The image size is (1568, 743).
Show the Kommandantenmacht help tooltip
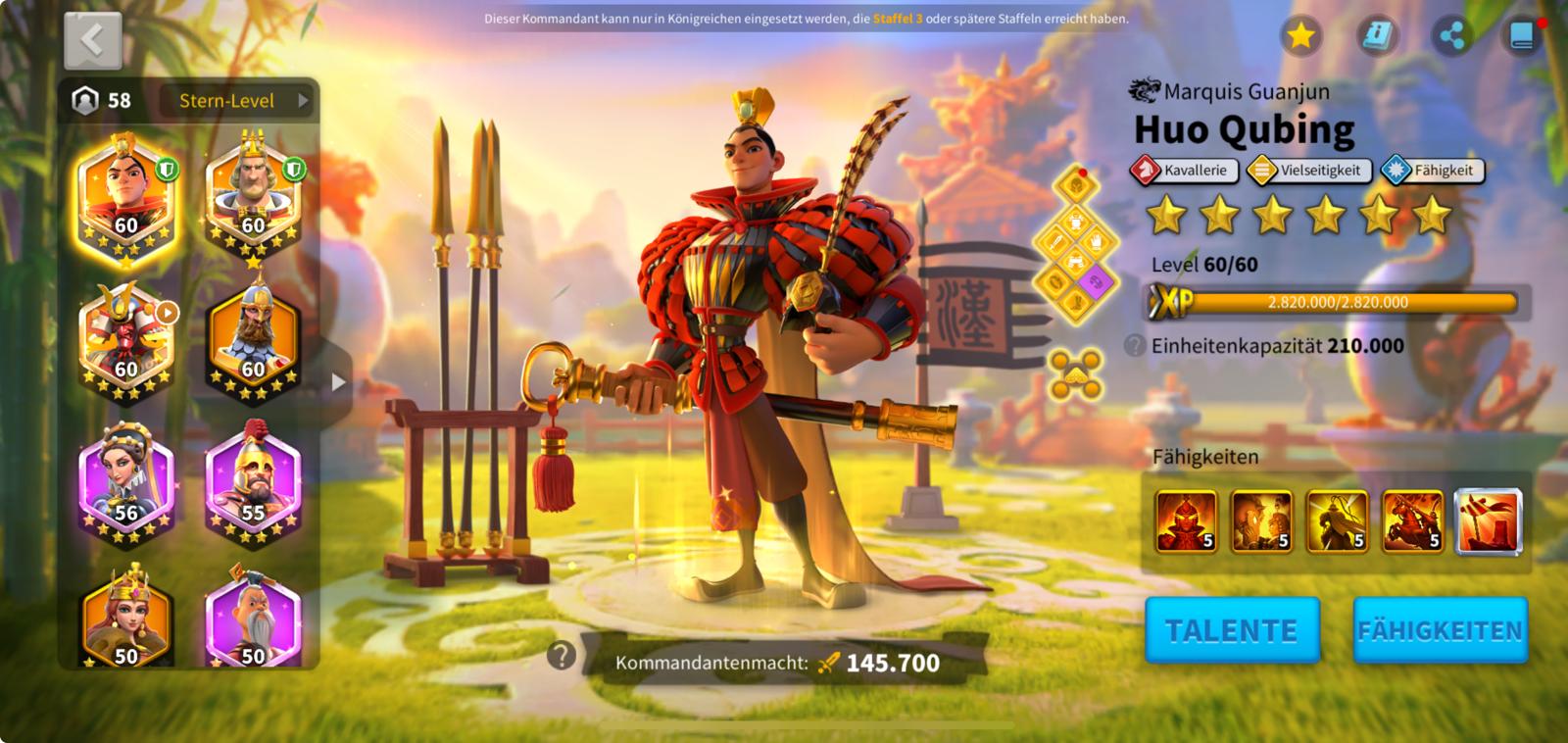[561, 655]
